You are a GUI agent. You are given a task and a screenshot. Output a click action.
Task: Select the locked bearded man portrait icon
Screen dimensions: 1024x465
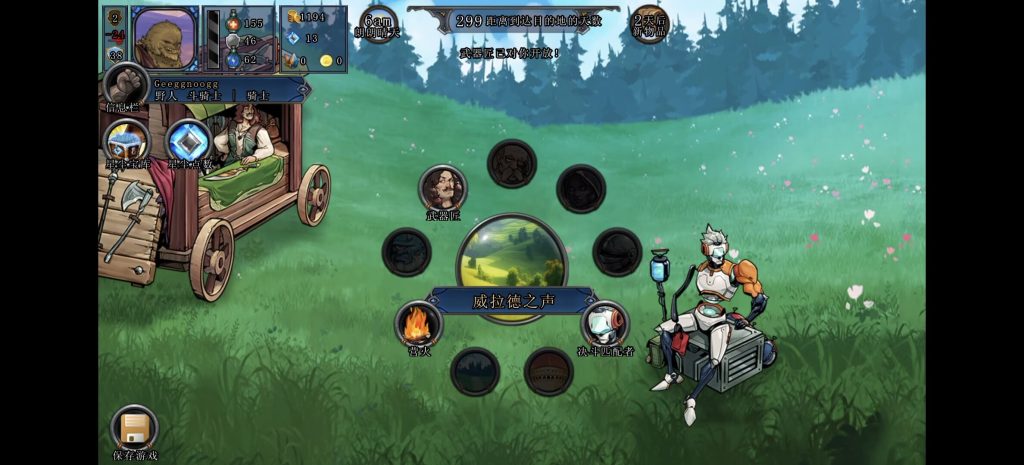[512, 163]
